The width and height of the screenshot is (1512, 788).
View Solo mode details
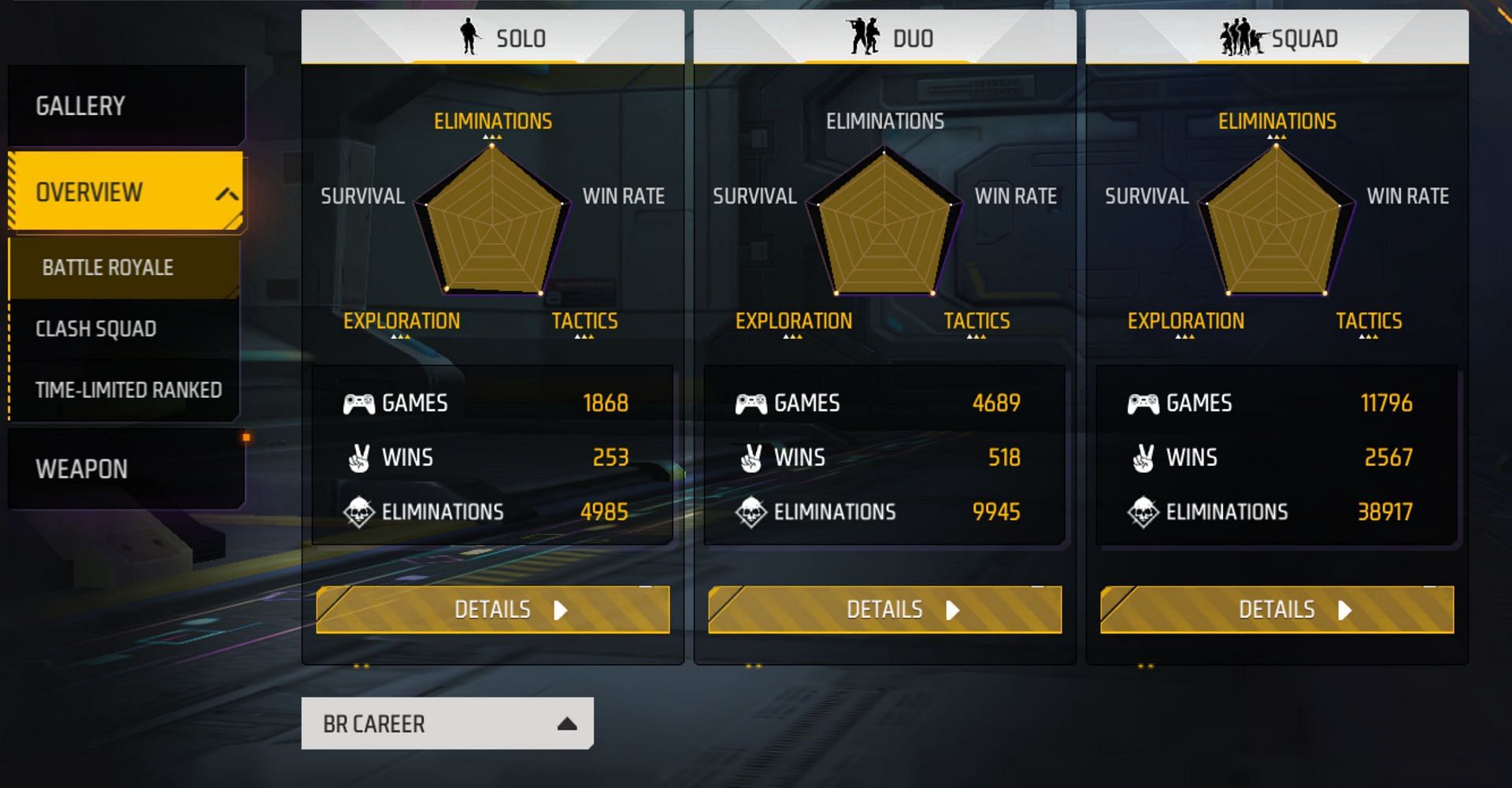coord(493,610)
